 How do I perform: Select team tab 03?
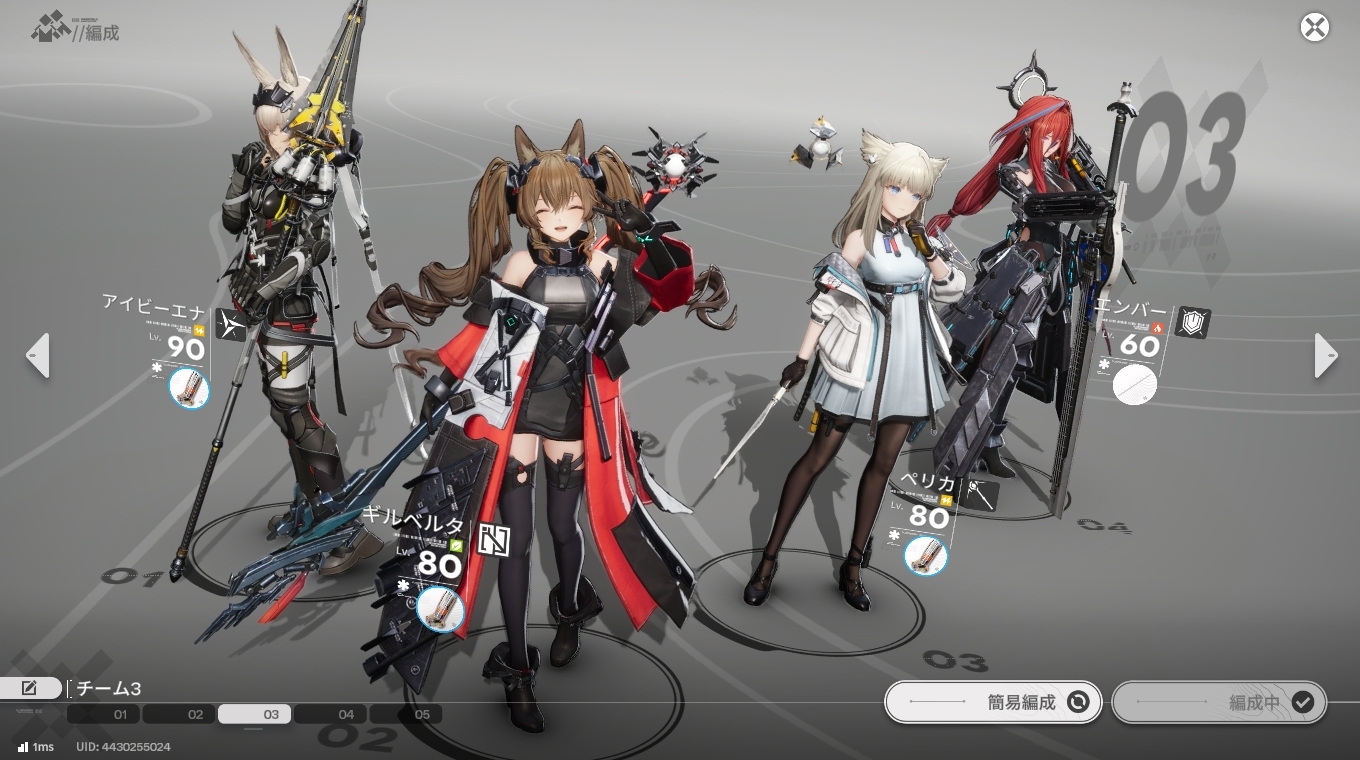(255, 714)
